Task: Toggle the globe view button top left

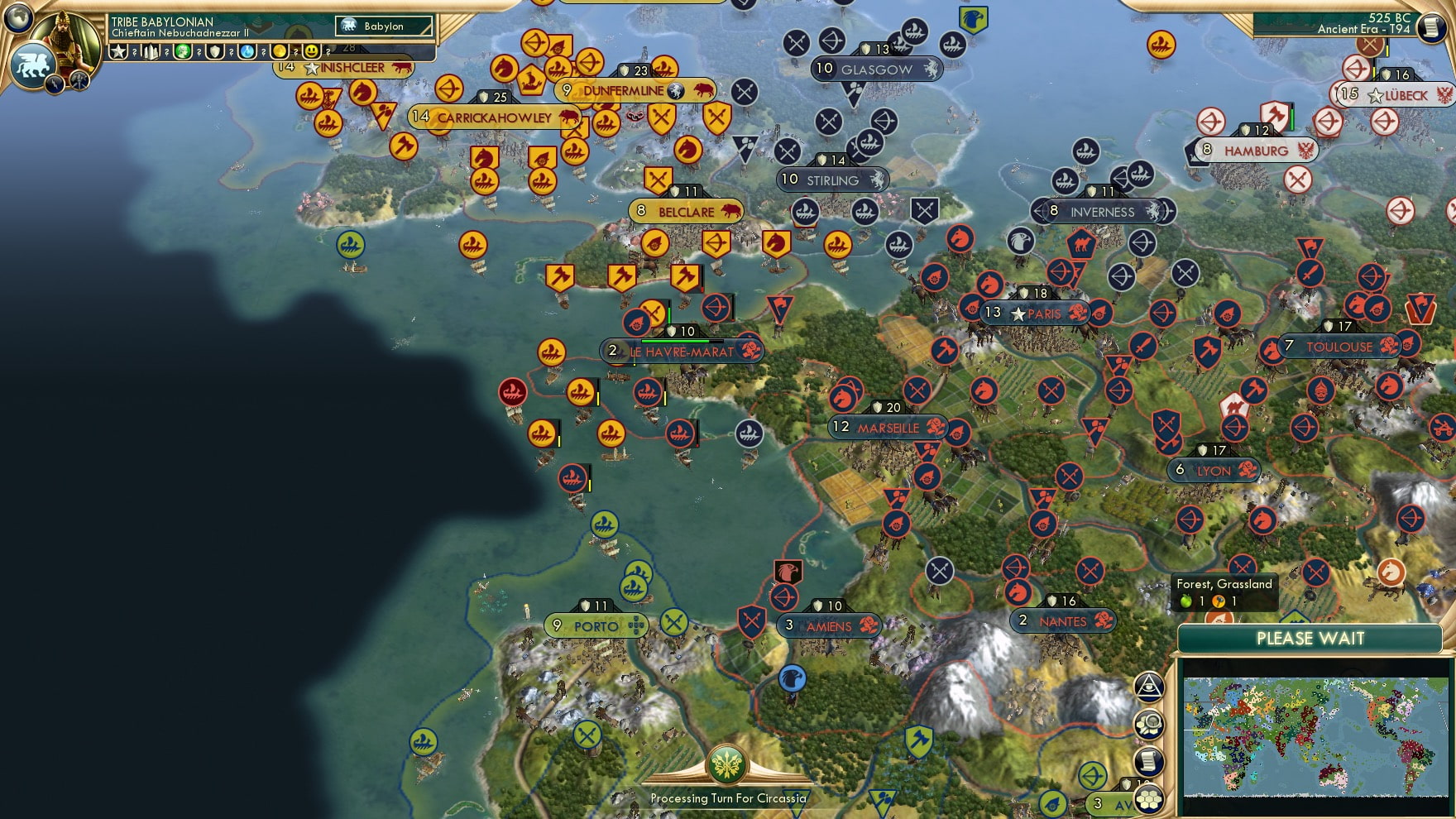Action: tap(17, 19)
